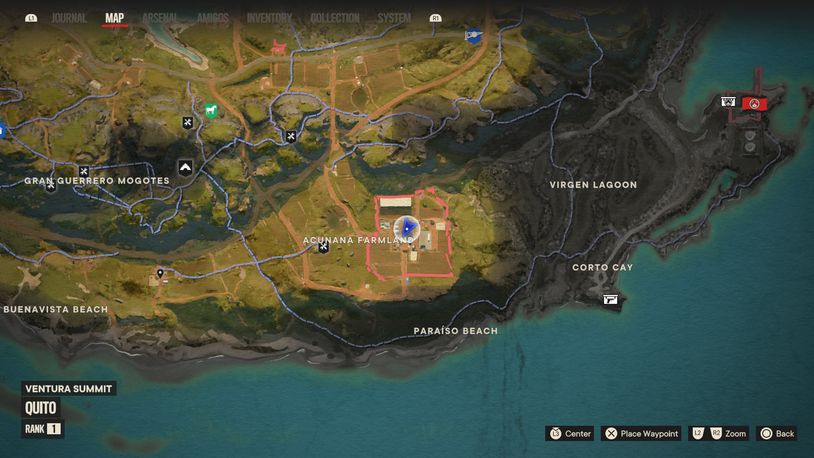
Task: Select the pistol icon at Corto Cay
Action: point(610,299)
